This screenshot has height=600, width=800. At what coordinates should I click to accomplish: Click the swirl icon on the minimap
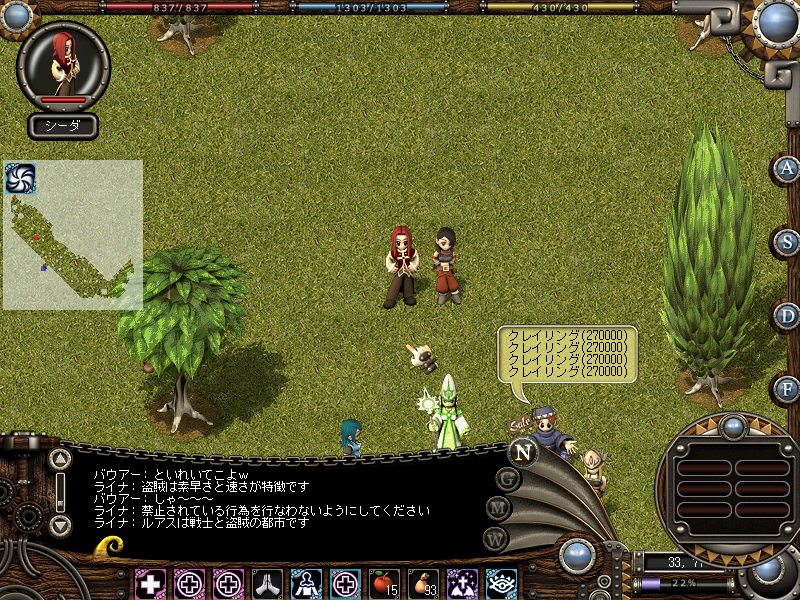[20, 178]
